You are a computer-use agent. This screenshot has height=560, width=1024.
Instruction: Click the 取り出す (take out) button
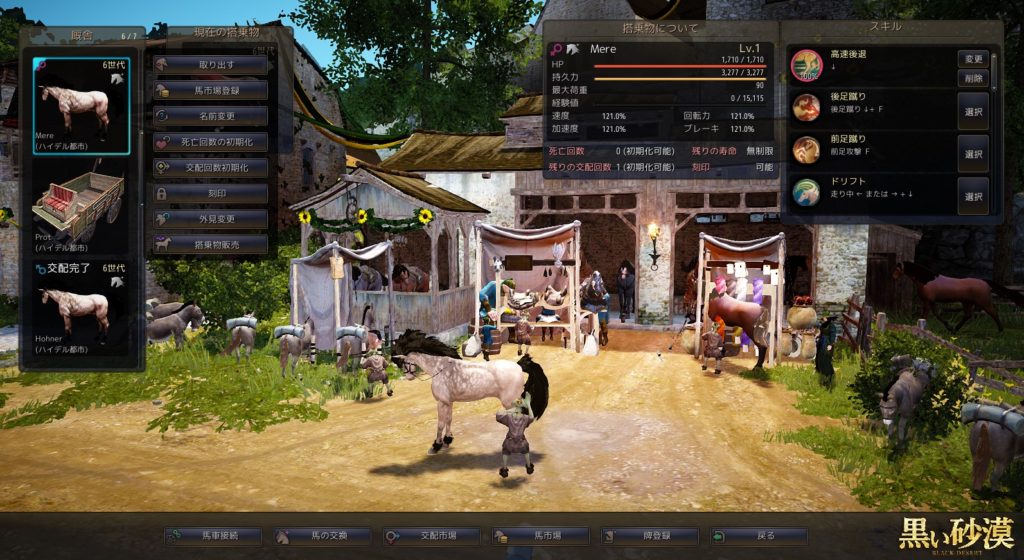click(x=210, y=65)
